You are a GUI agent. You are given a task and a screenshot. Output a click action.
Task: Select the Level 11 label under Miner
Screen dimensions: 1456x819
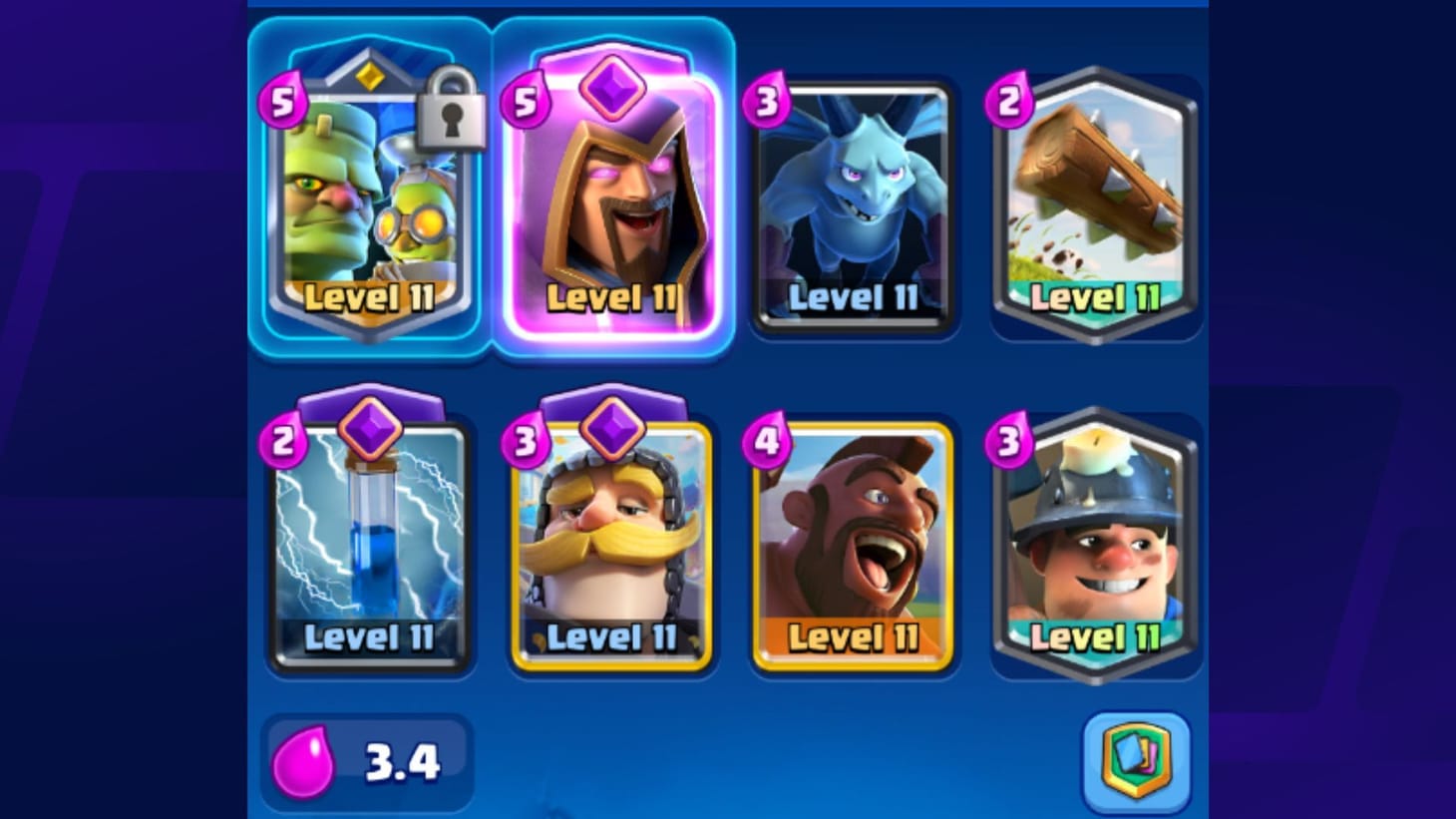(1093, 636)
